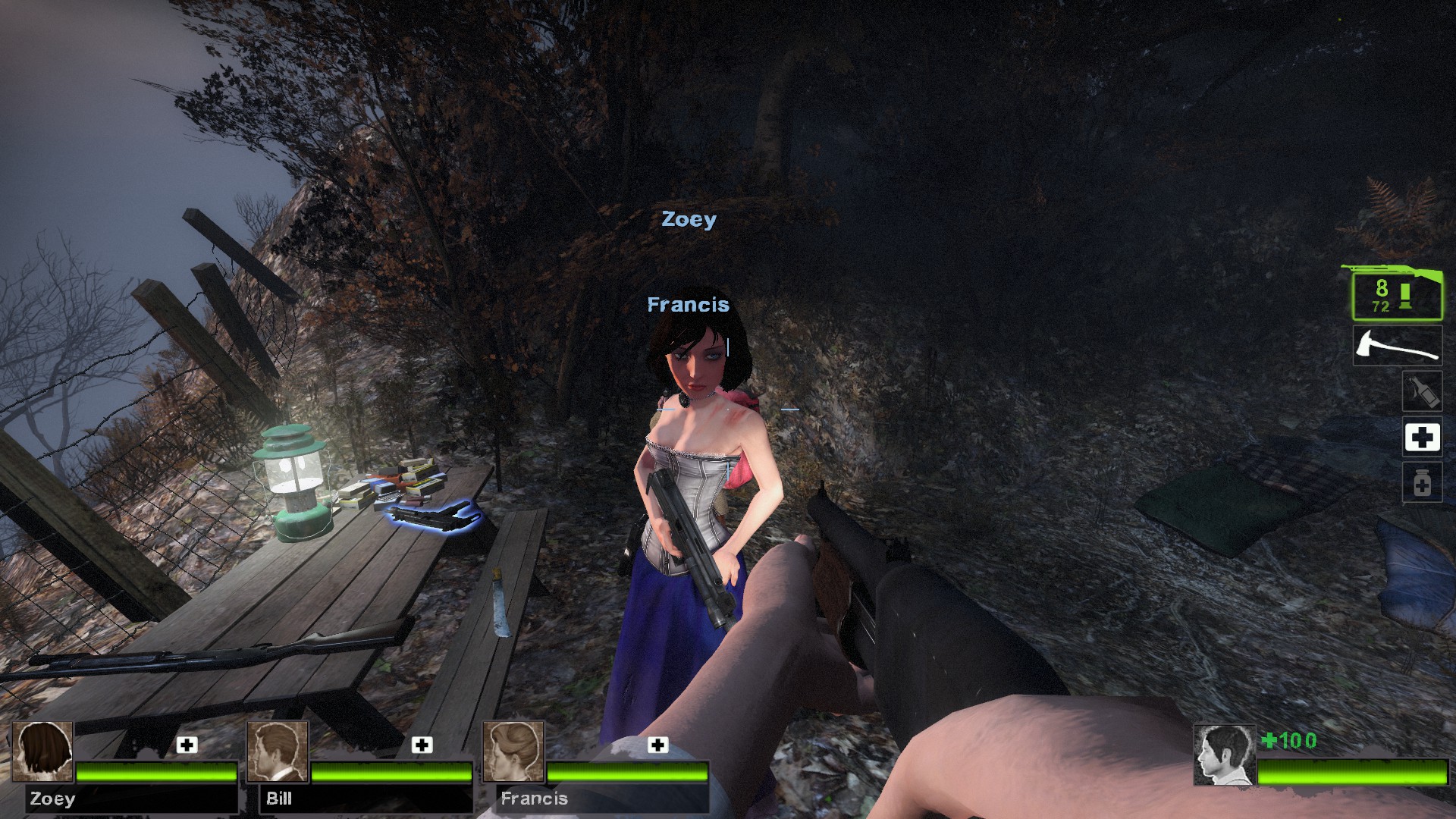This screenshot has height=819, width=1456.
Task: Select Bill's teammate portrait
Action: [278, 752]
